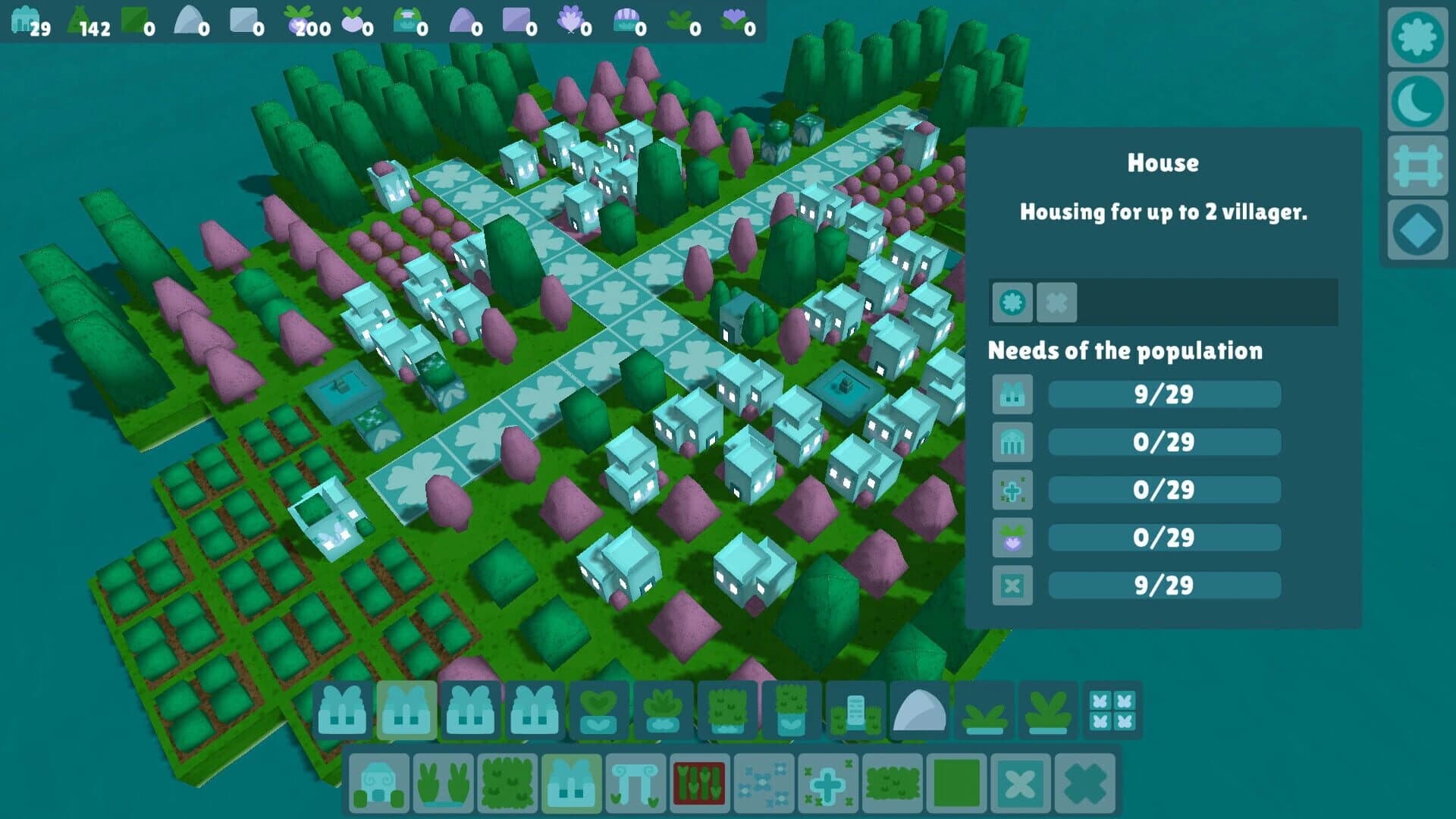The width and height of the screenshot is (1456, 819).
Task: Click the X tag on the House panel
Action: point(1056,302)
